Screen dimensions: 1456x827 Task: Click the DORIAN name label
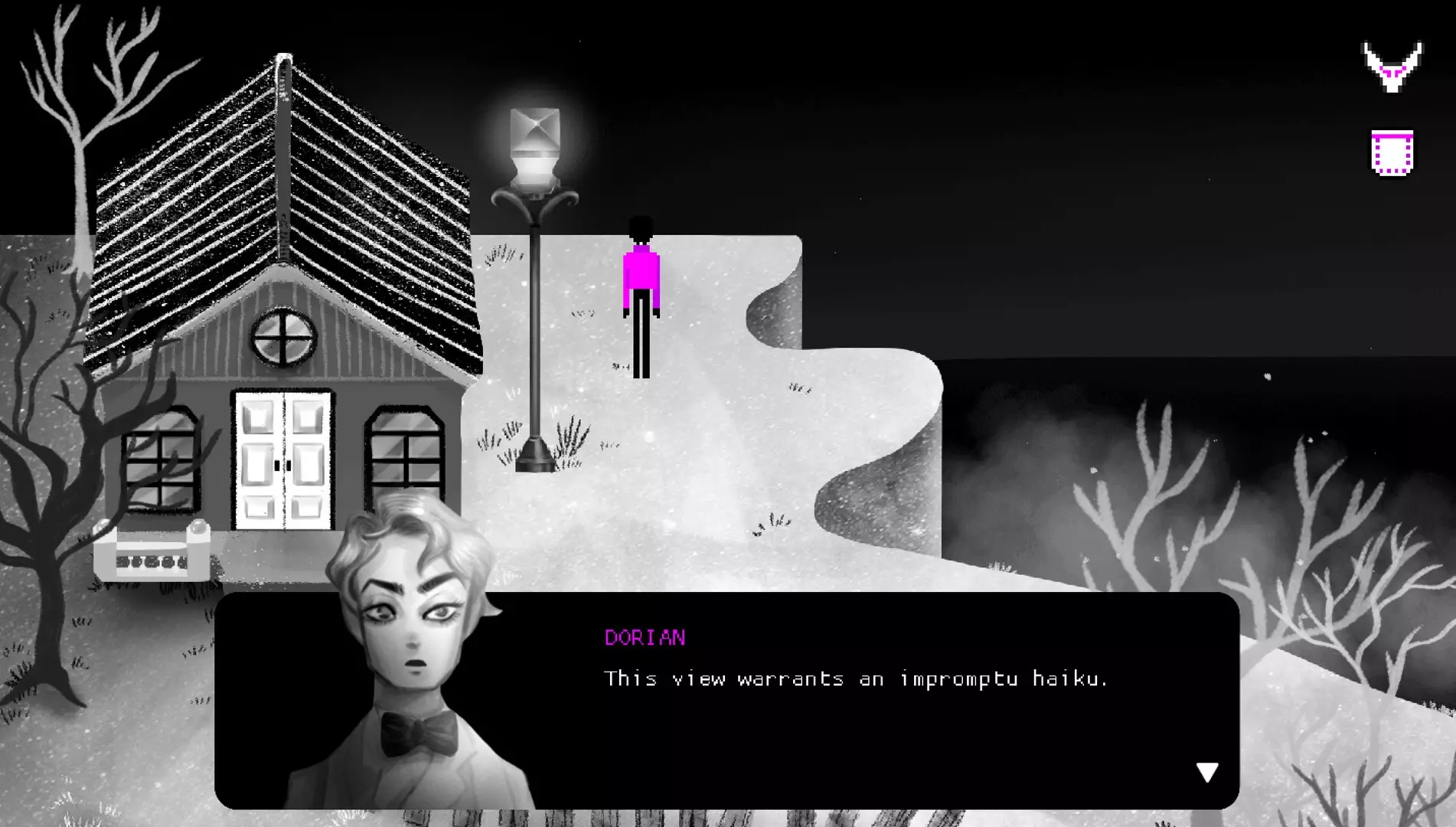(x=645, y=638)
